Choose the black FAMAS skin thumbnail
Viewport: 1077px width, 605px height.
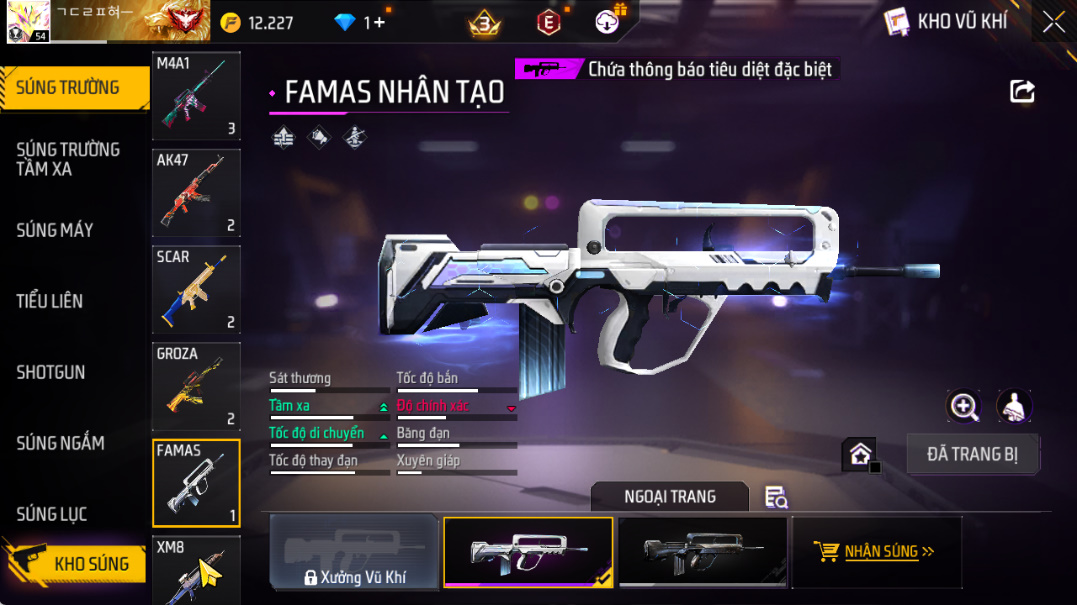(703, 552)
